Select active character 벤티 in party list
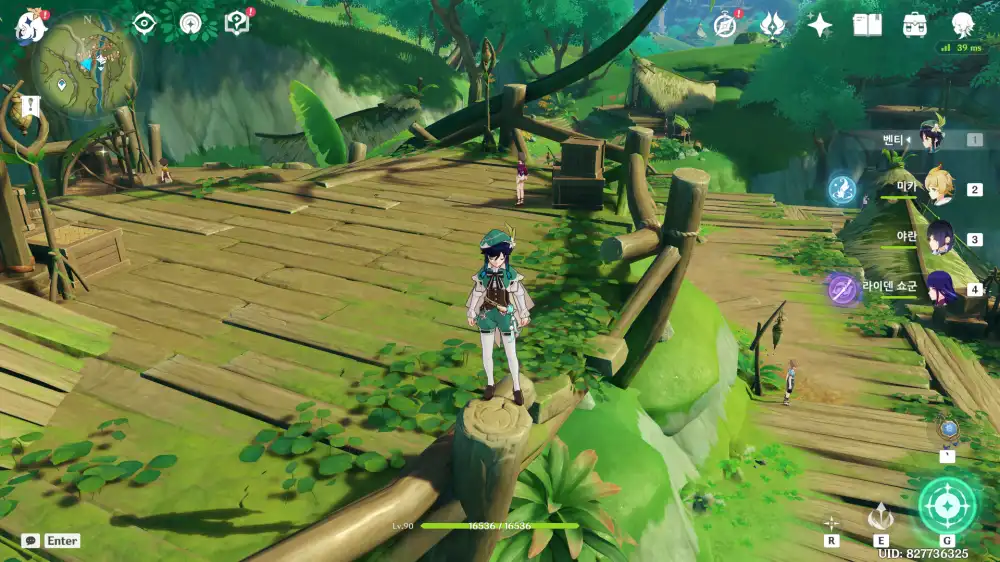 [x=931, y=139]
